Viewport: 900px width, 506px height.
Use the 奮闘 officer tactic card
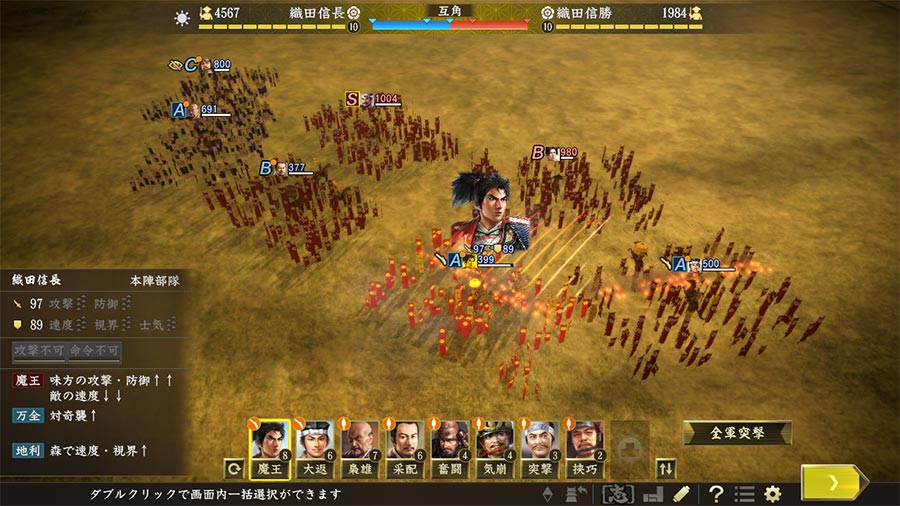[x=450, y=449]
